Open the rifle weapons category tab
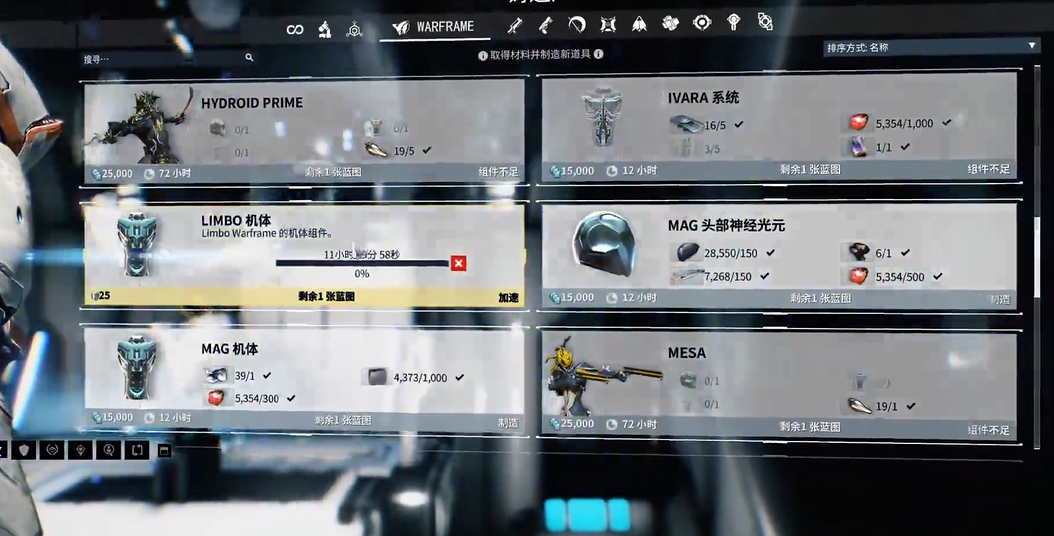 516,25
